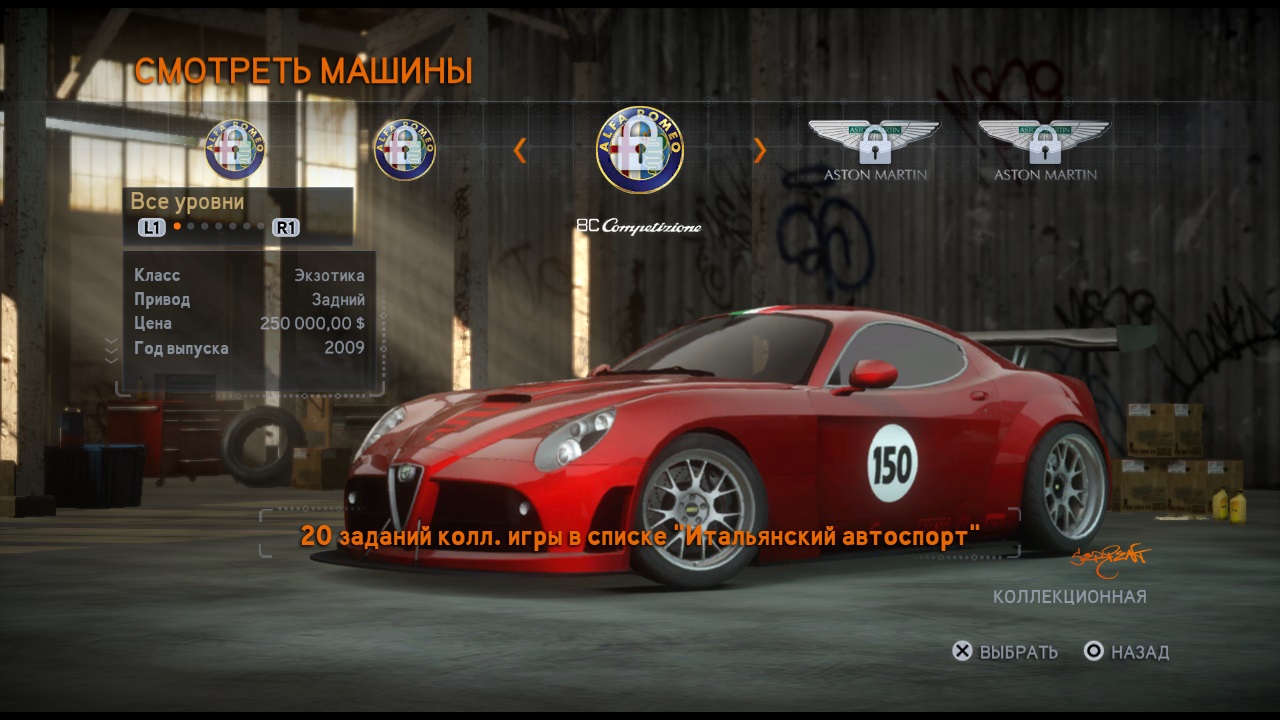Expand the car stats panel chevrons
The width and height of the screenshot is (1280, 720).
click(111, 349)
